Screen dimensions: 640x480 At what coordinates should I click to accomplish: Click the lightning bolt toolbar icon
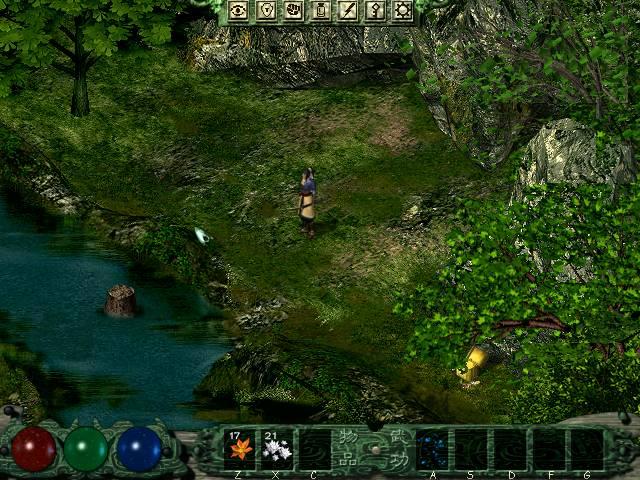pos(348,11)
